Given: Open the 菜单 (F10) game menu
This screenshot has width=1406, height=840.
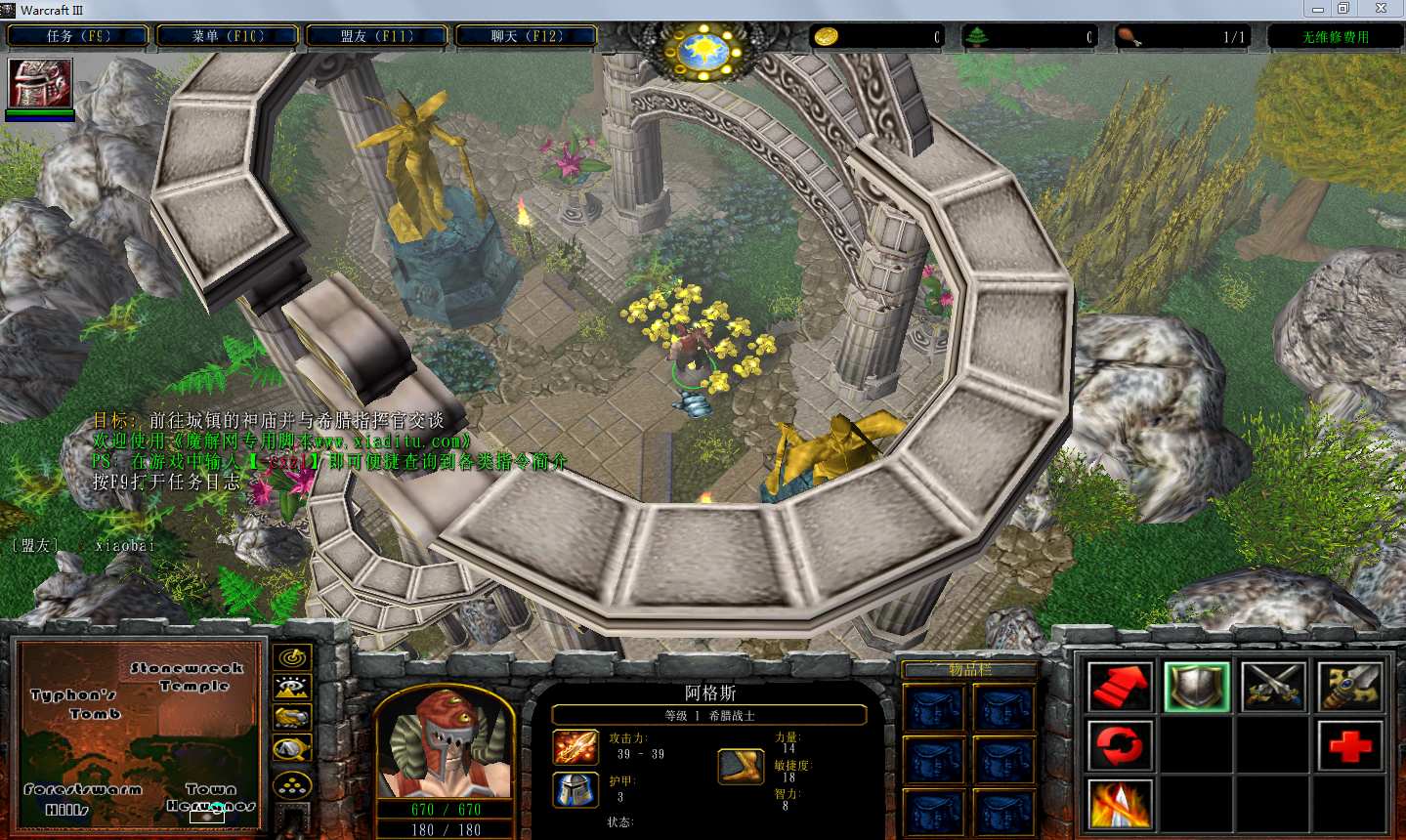Looking at the screenshot, I should (x=228, y=36).
